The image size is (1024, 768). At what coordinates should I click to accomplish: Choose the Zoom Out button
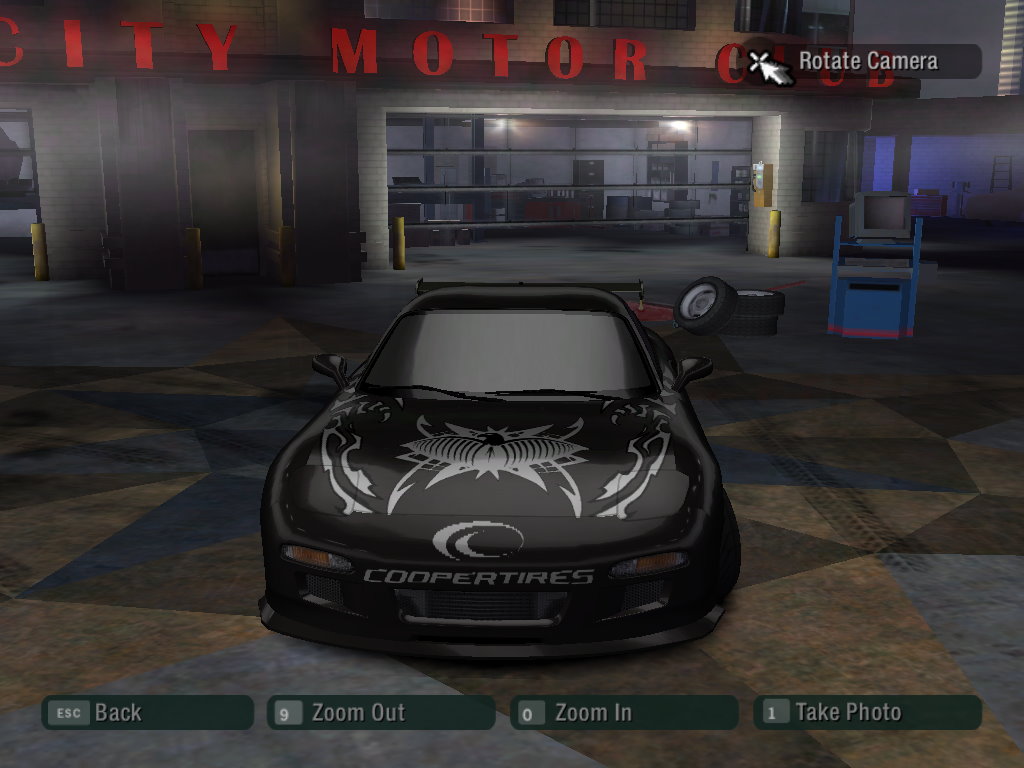coord(381,713)
